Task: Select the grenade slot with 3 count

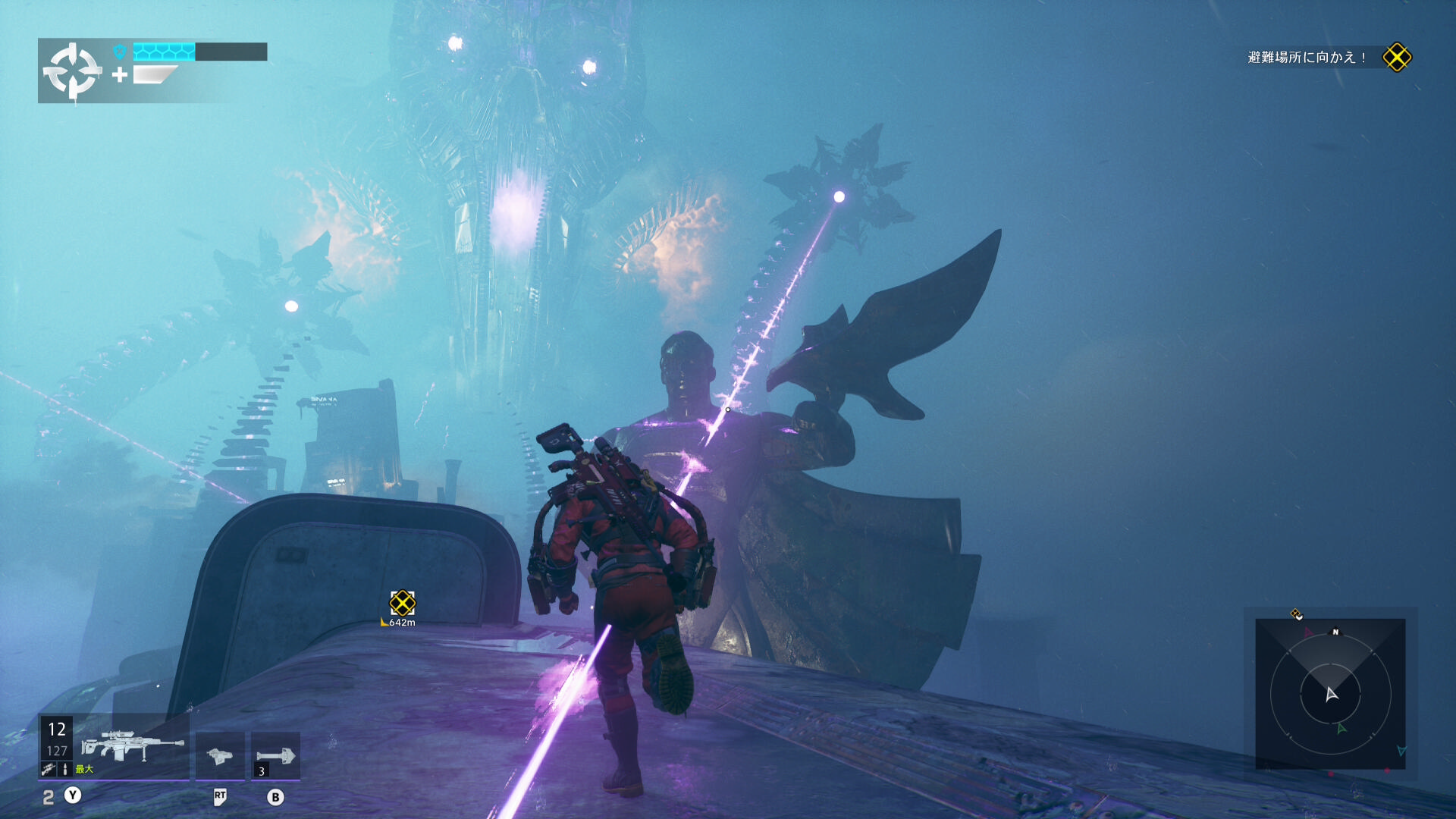Action: click(275, 755)
